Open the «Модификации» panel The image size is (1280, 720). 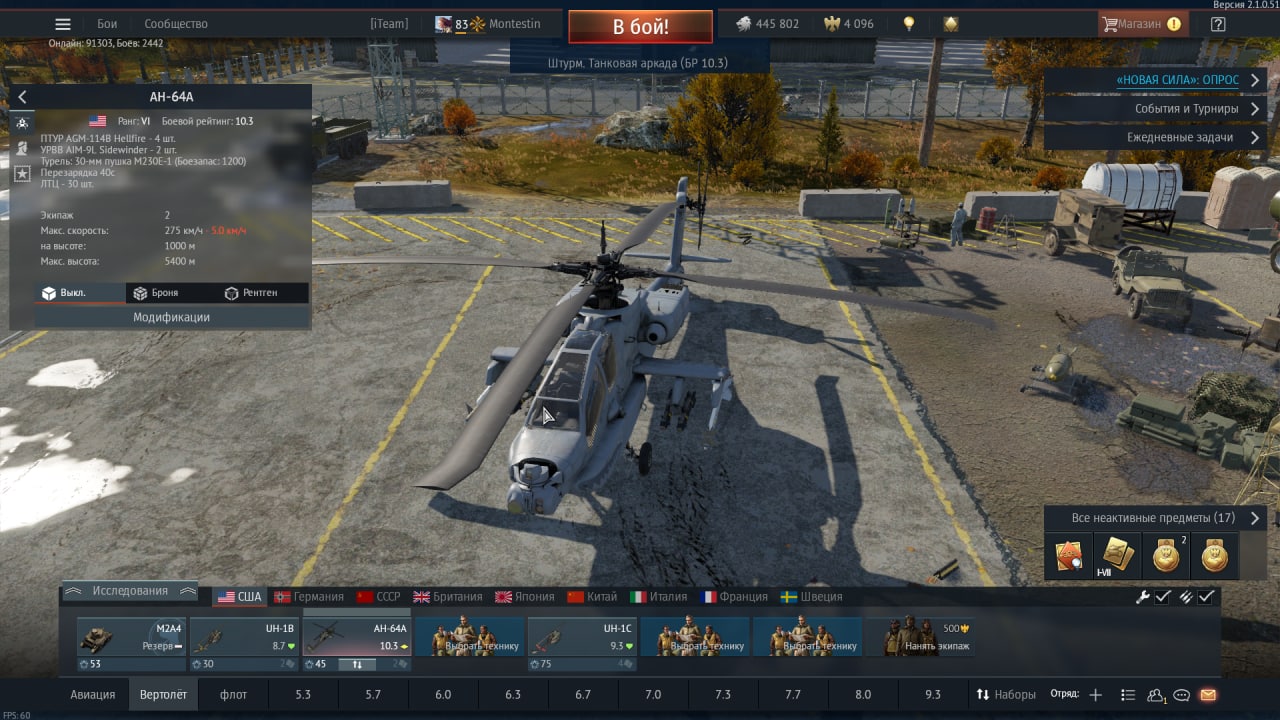click(x=171, y=317)
